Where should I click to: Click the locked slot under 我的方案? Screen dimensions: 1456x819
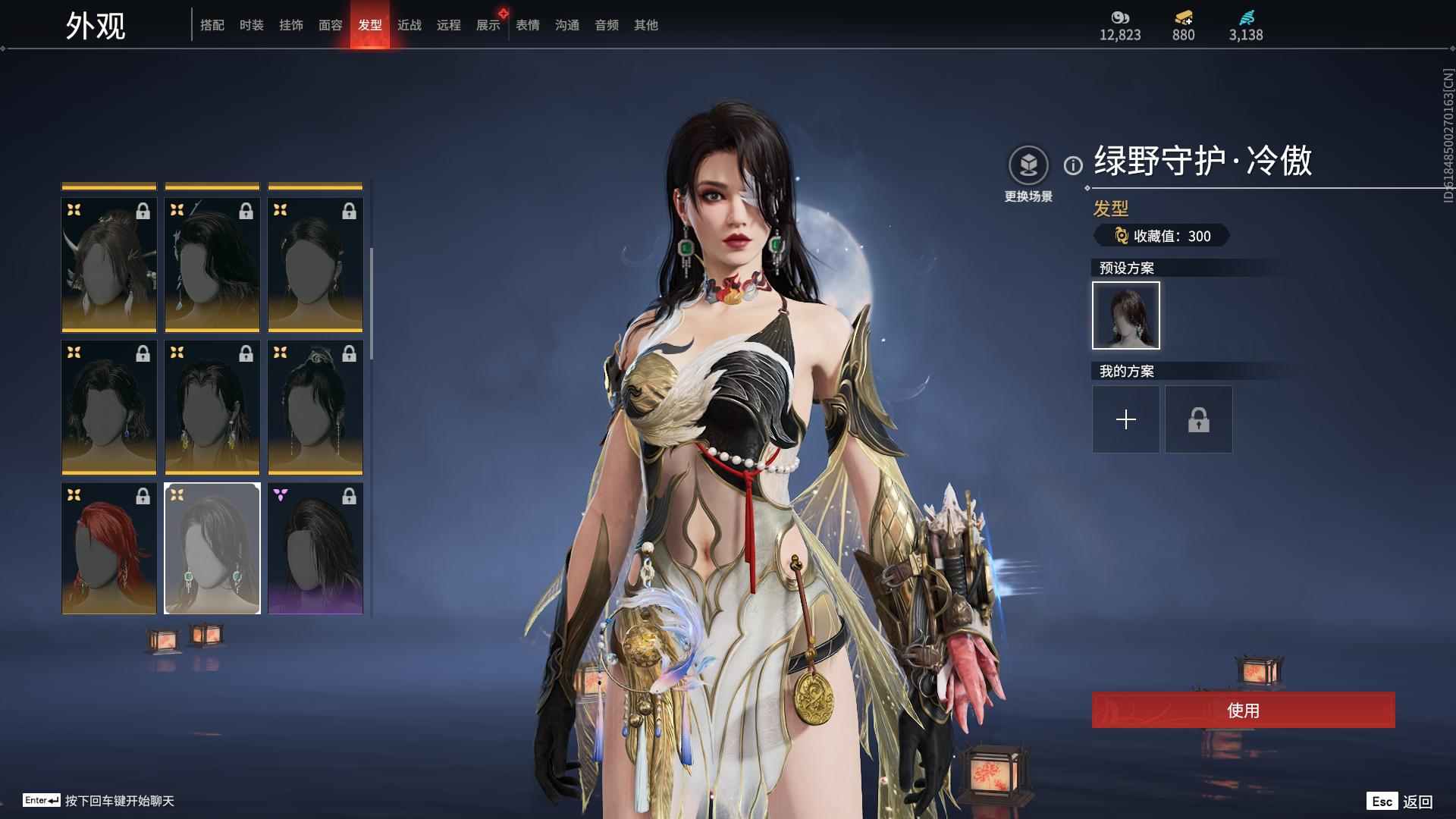point(1199,419)
